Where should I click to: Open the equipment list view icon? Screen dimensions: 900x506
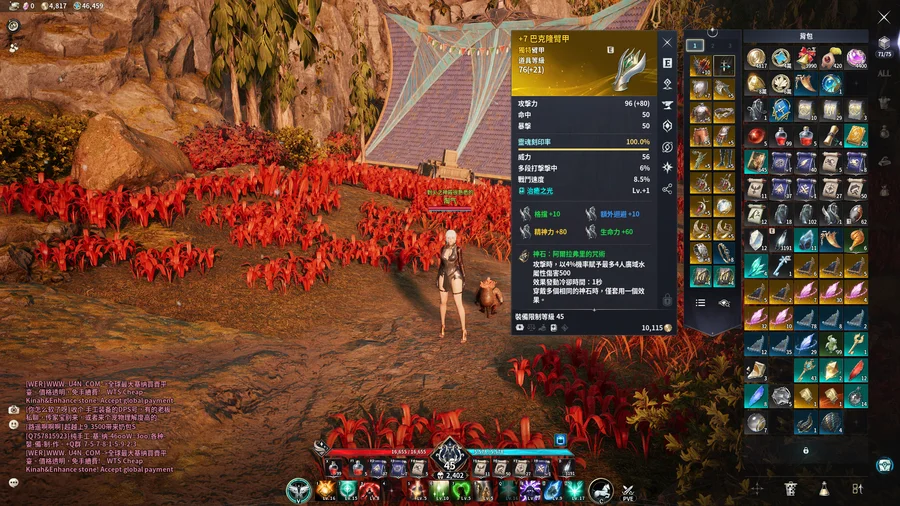coord(700,301)
